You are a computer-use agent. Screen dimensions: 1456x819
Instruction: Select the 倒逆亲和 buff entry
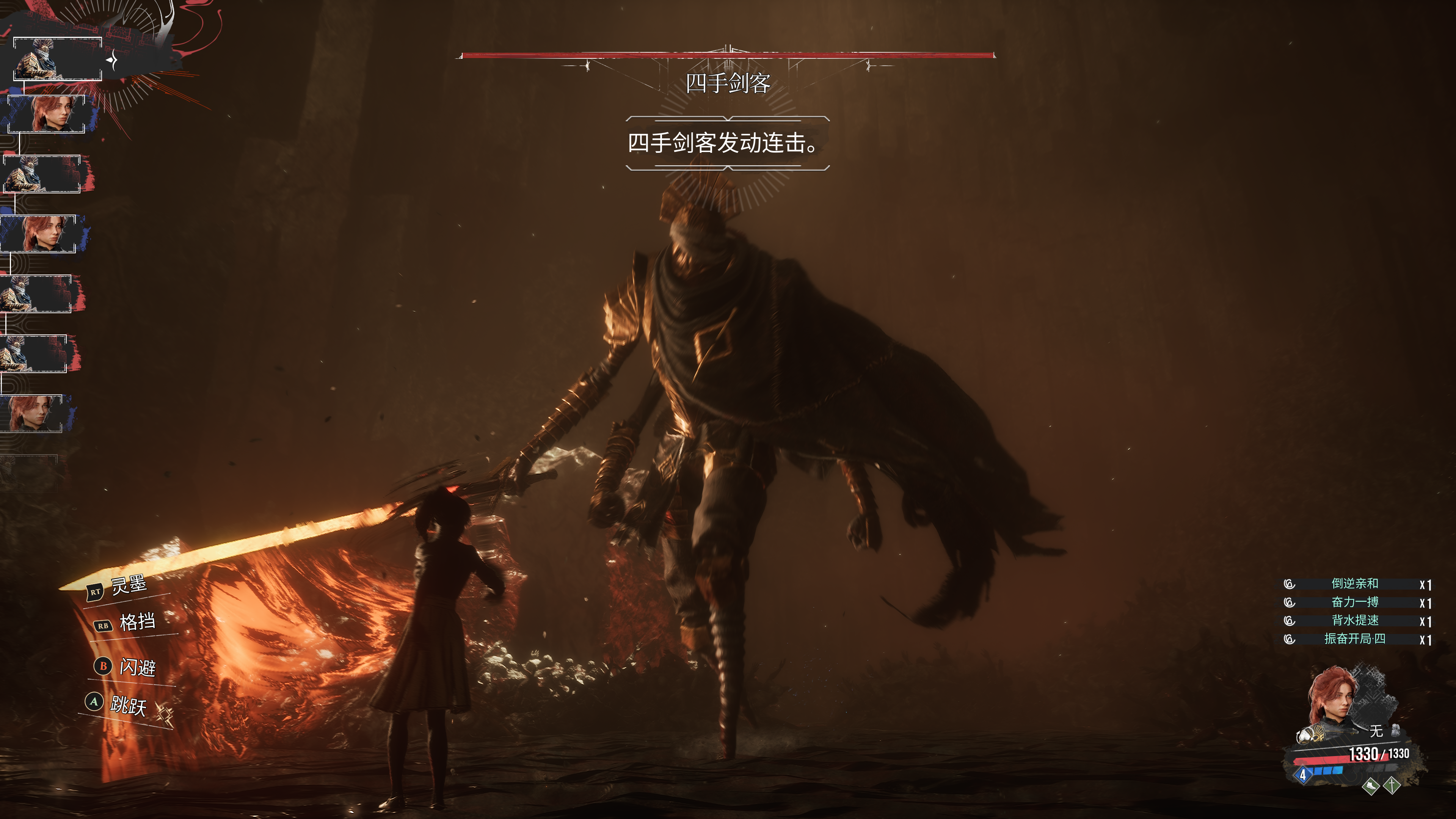tap(1354, 584)
